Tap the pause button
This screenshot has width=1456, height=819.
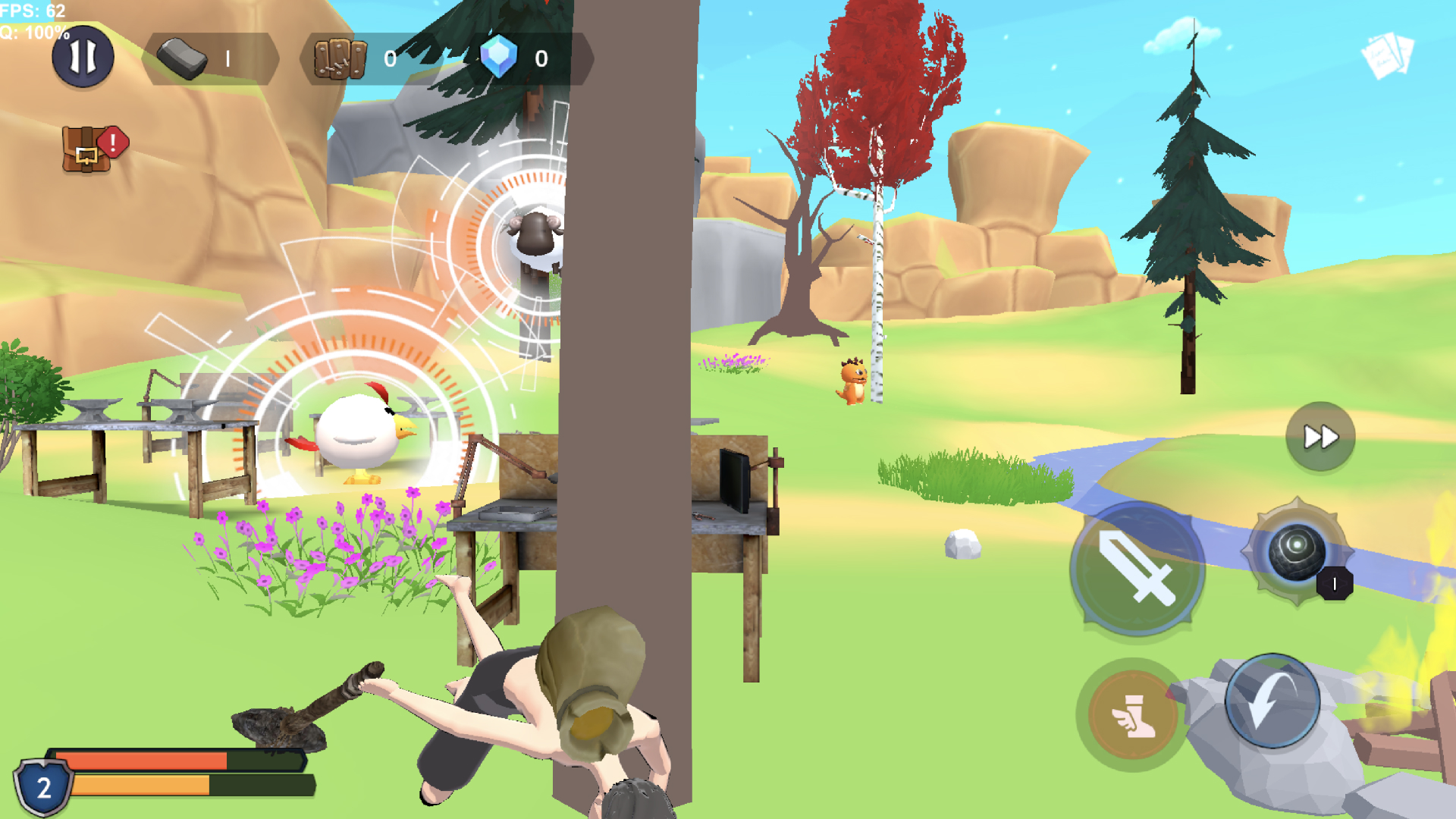pyautogui.click(x=83, y=55)
